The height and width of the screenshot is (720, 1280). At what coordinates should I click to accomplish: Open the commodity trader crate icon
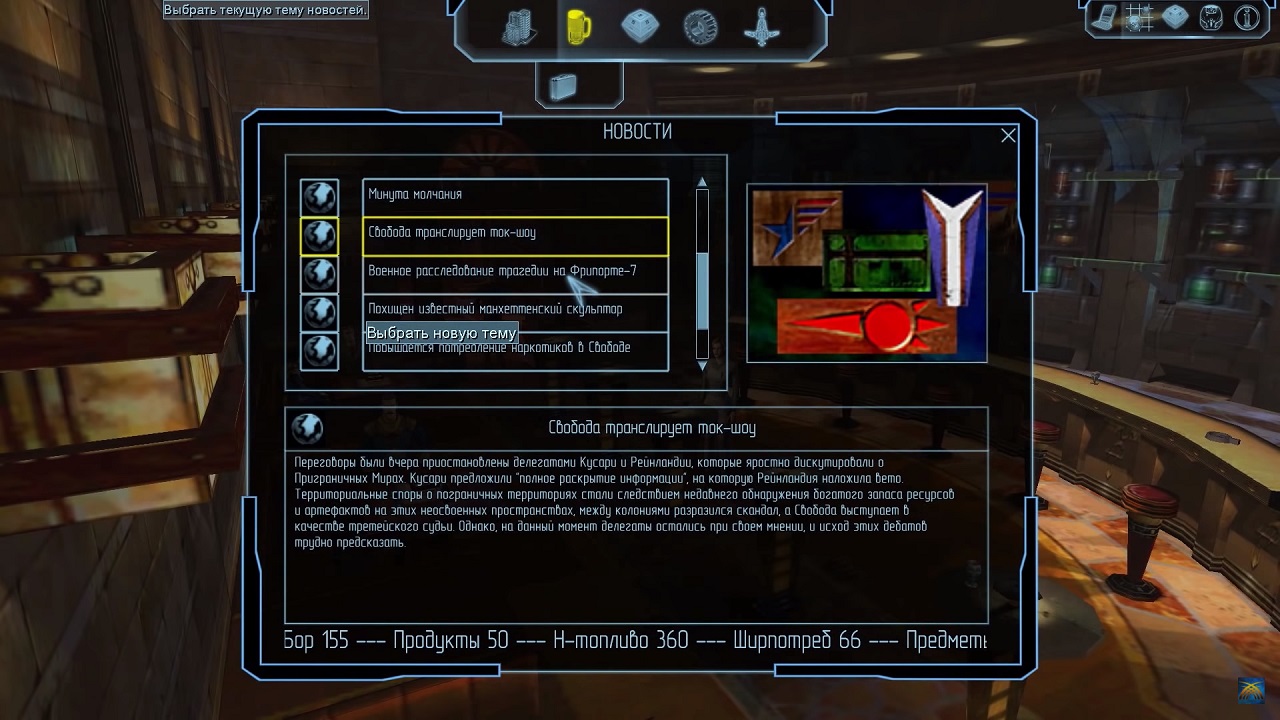tap(640, 27)
